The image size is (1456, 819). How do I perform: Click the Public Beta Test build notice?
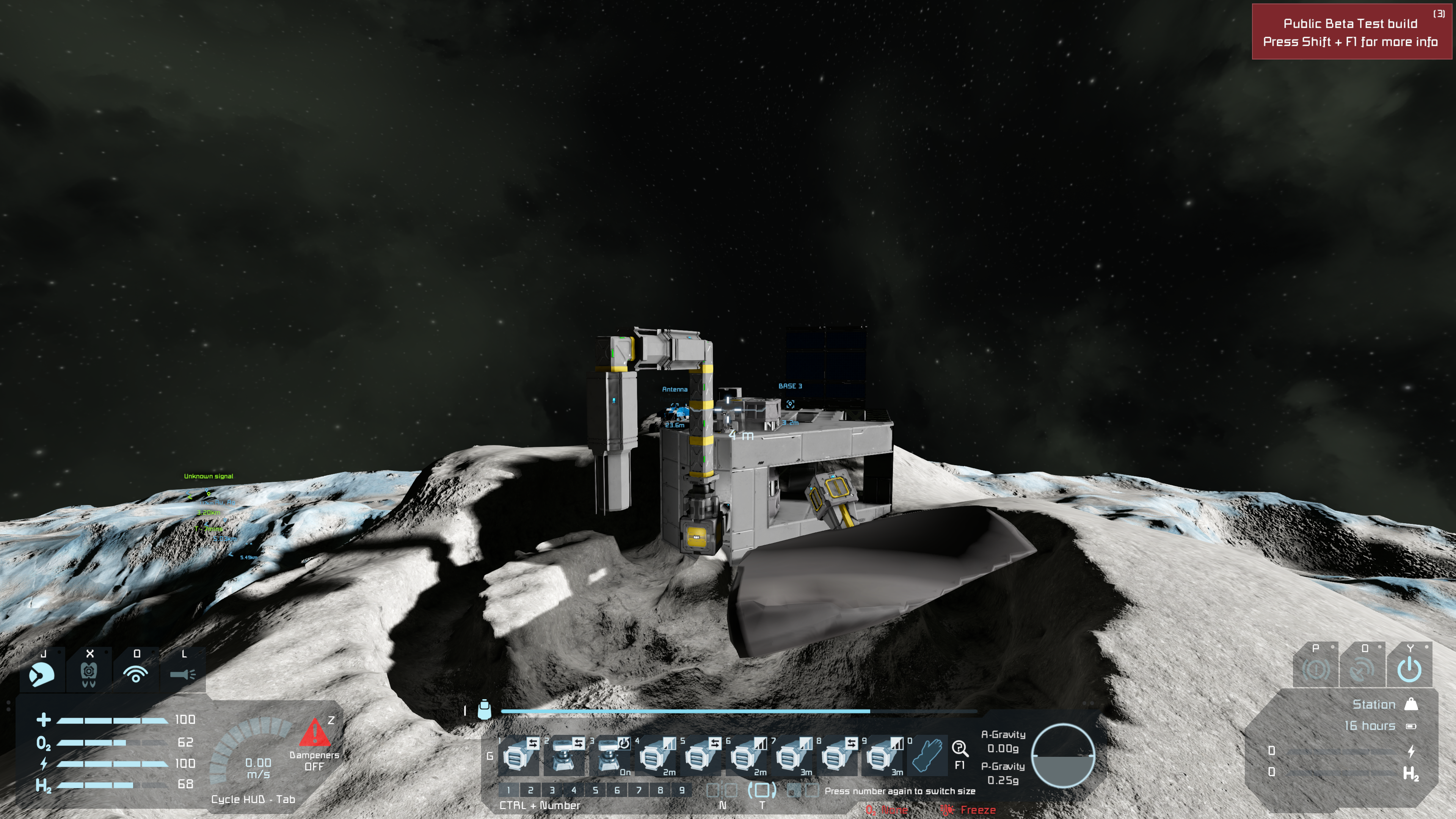point(1351,32)
